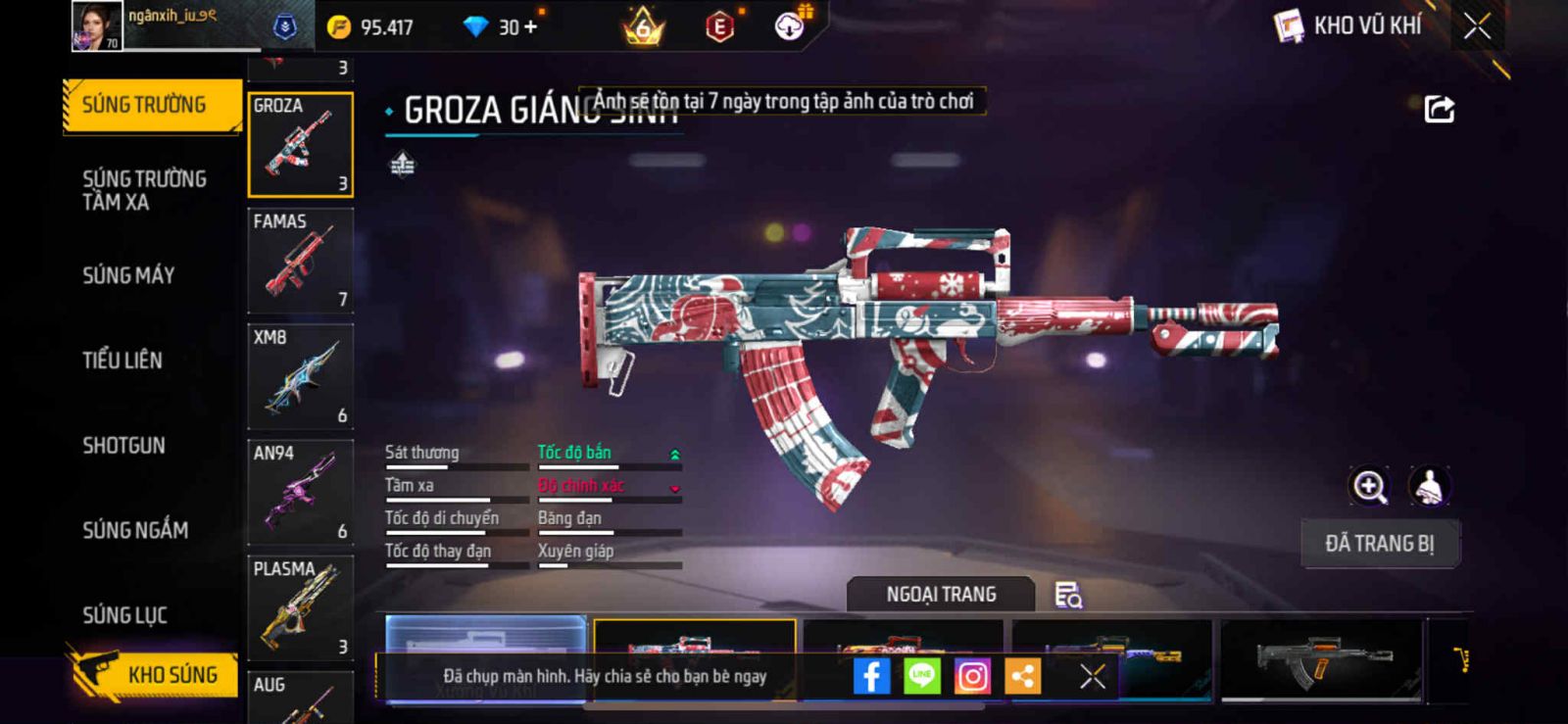Image resolution: width=1568 pixels, height=724 pixels.
Task: Zoom in on the weapon preview
Action: point(1369,486)
